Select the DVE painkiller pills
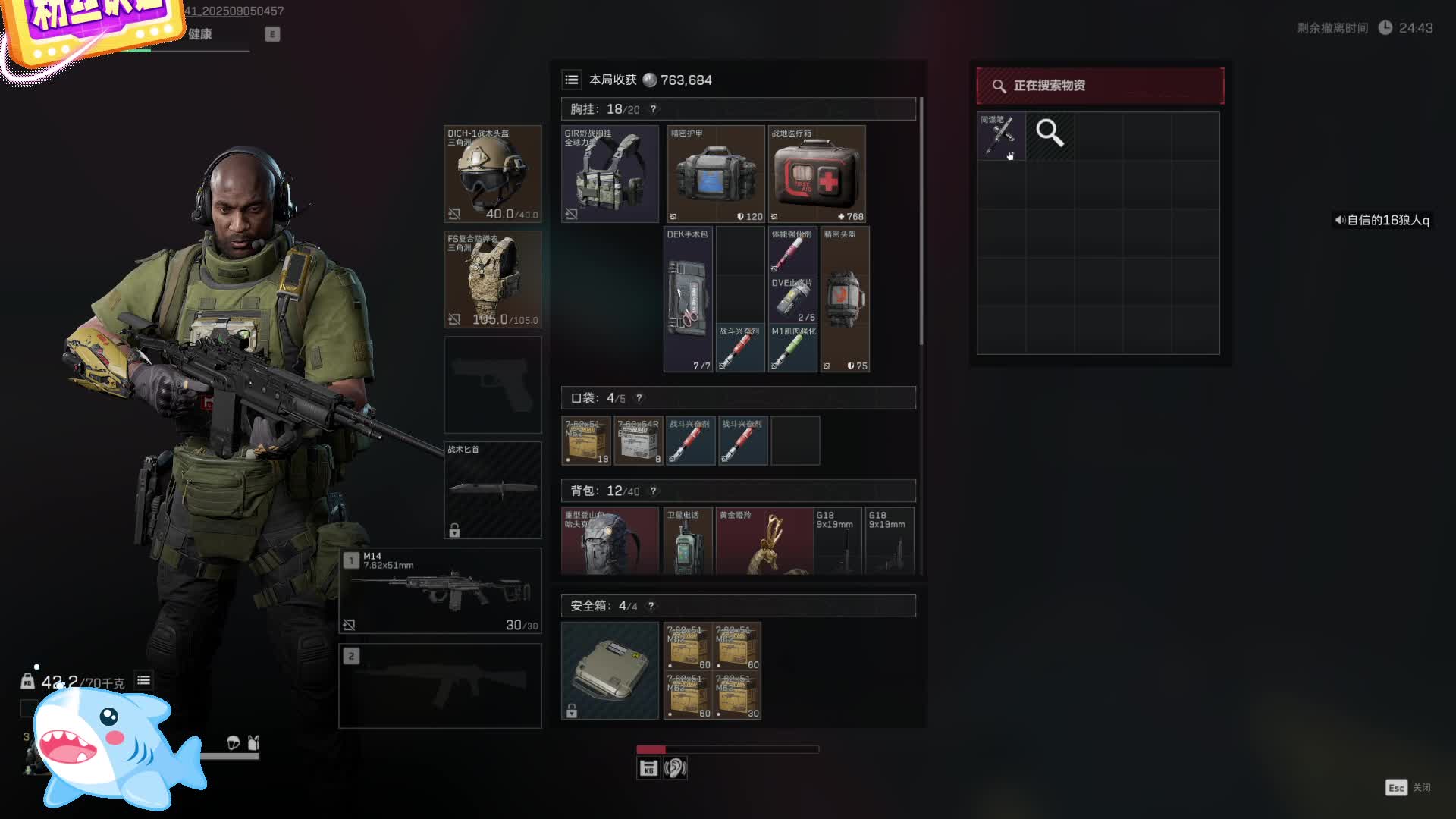This screenshot has width=1456, height=819. (x=792, y=299)
